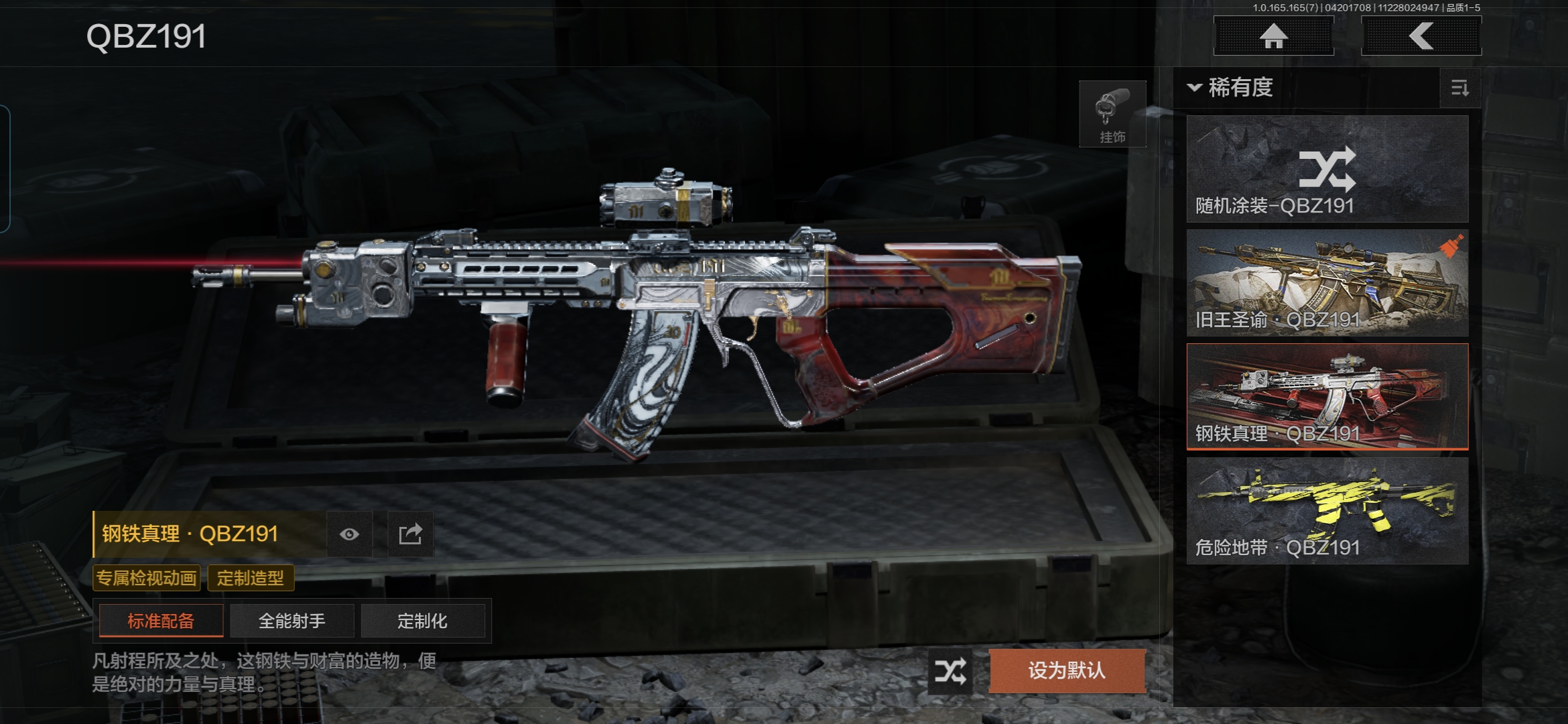The width and height of the screenshot is (1568, 724).
Task: Return to the home screen
Action: coord(1273,36)
